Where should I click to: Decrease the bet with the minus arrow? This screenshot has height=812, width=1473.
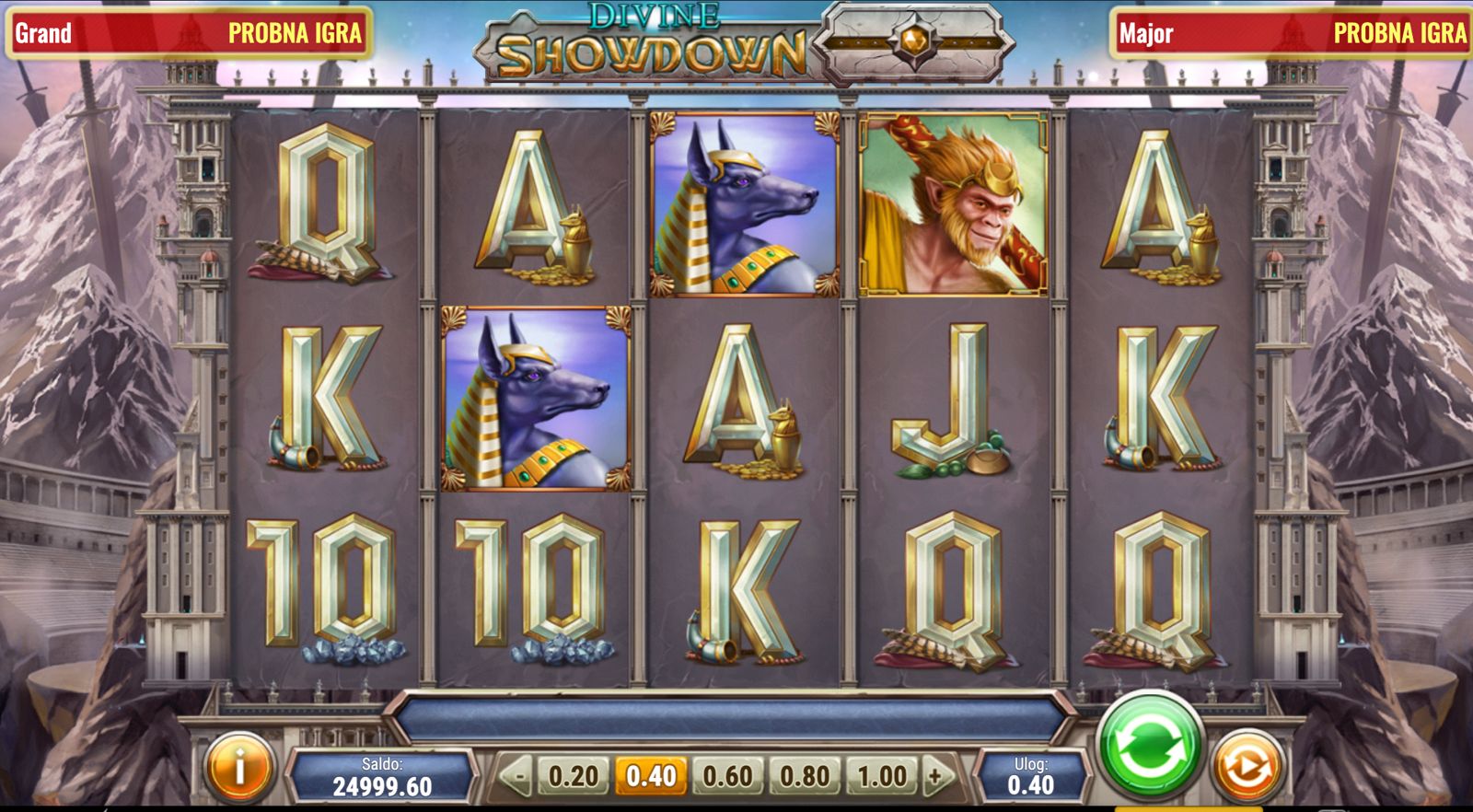coord(517,776)
